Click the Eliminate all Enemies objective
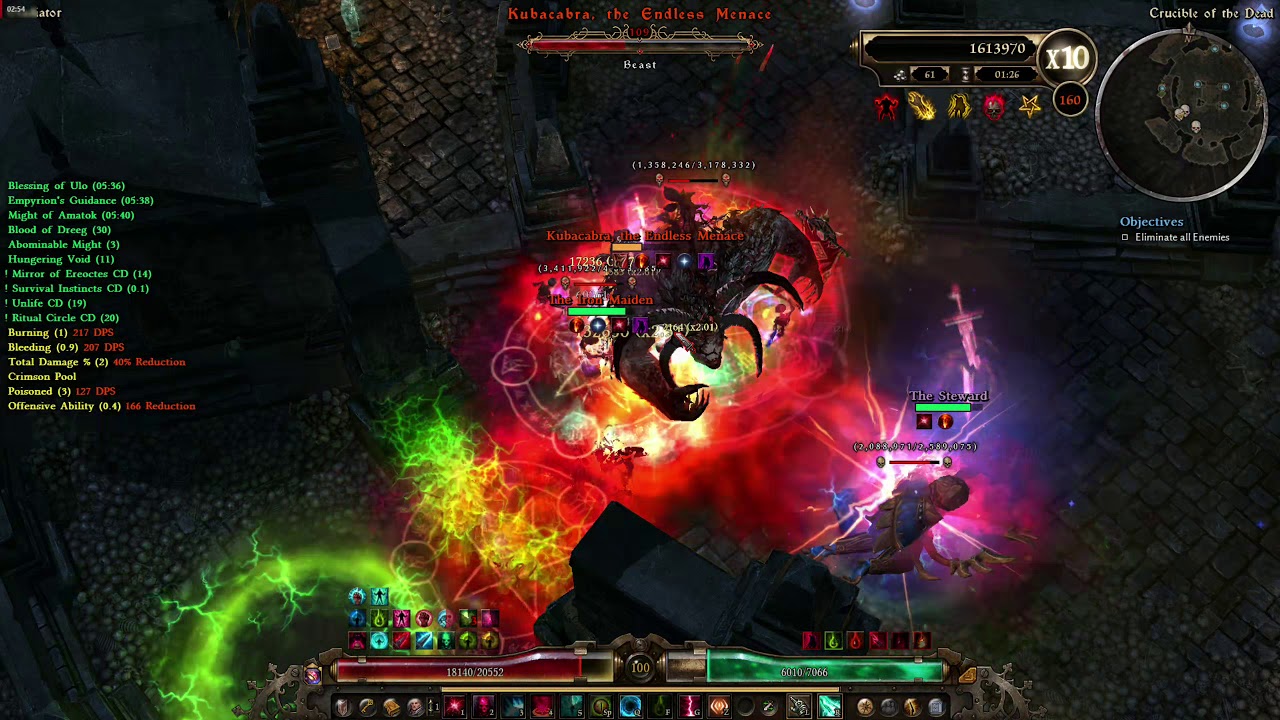Viewport: 1280px width, 720px height. (1182, 238)
